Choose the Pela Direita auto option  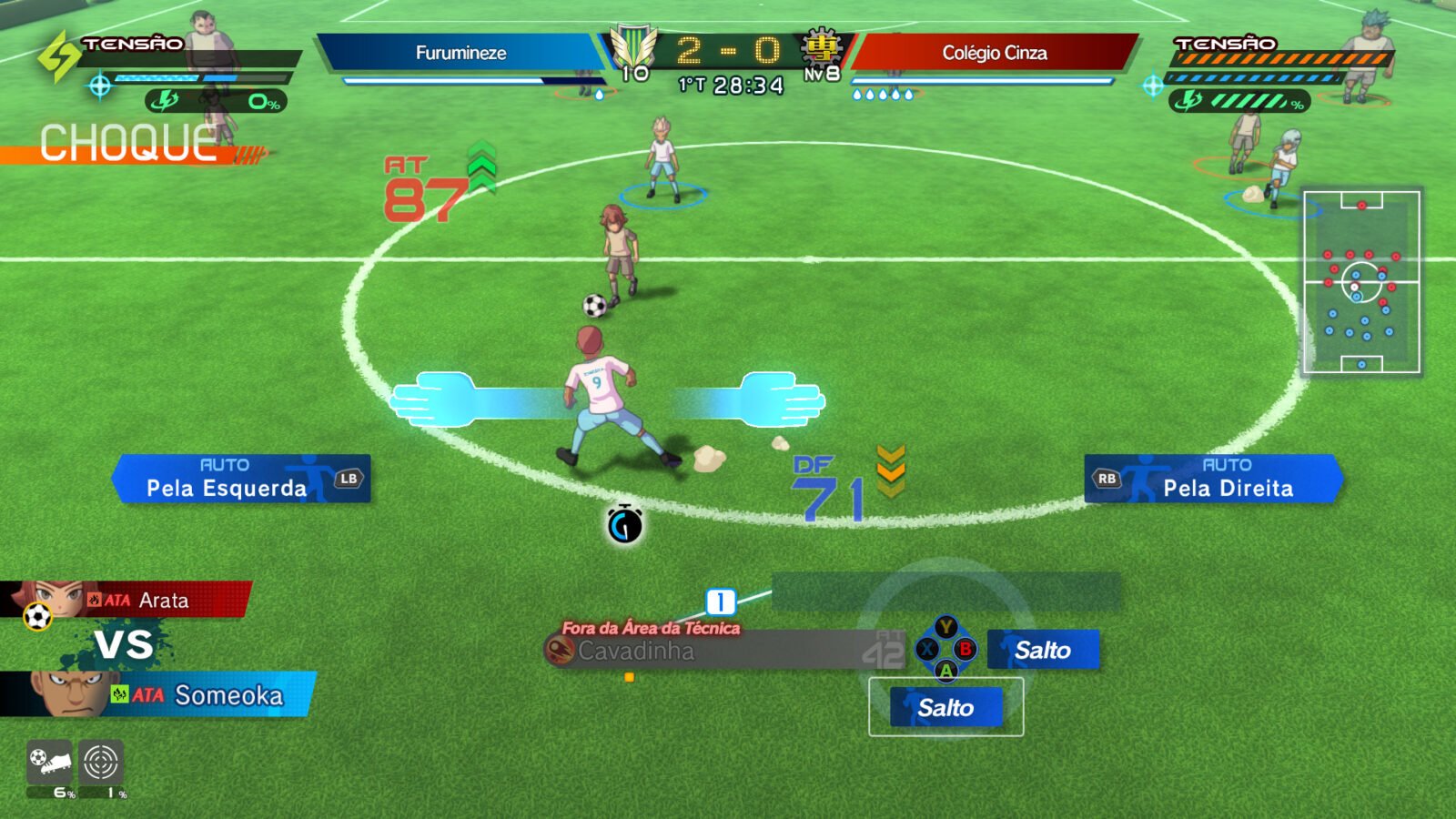tap(1213, 479)
